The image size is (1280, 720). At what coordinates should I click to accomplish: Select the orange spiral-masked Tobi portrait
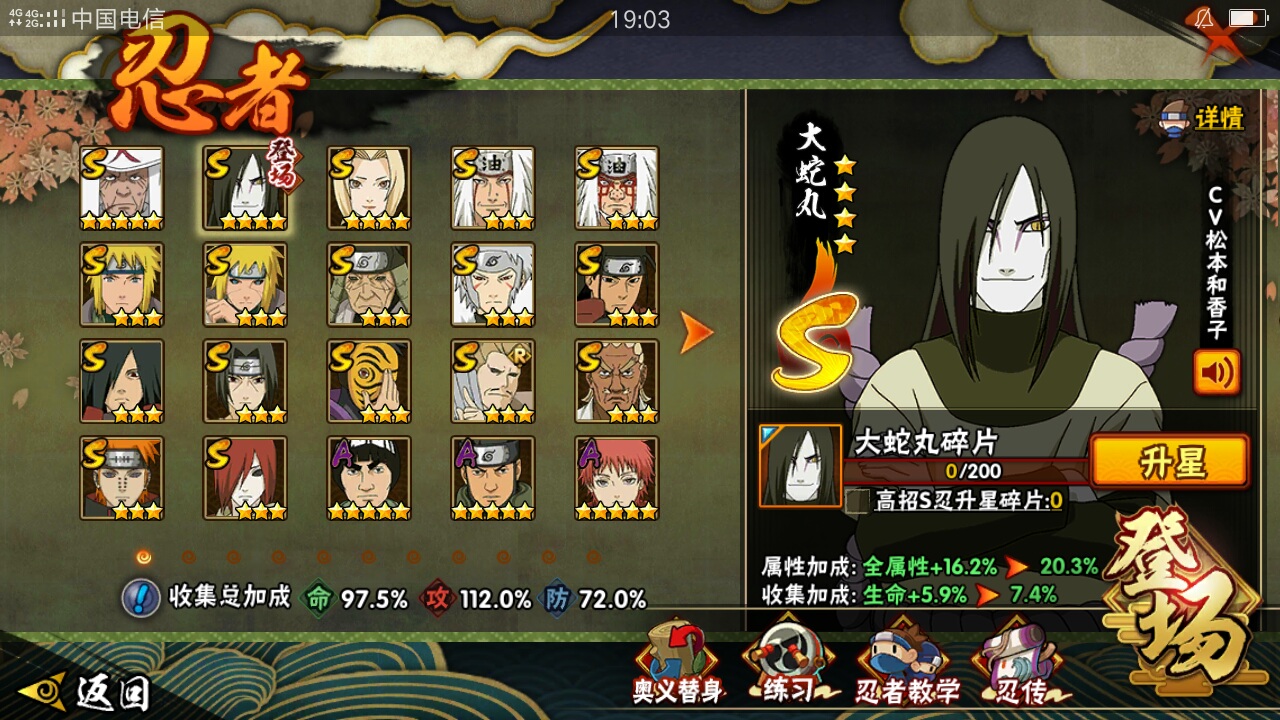tap(369, 381)
